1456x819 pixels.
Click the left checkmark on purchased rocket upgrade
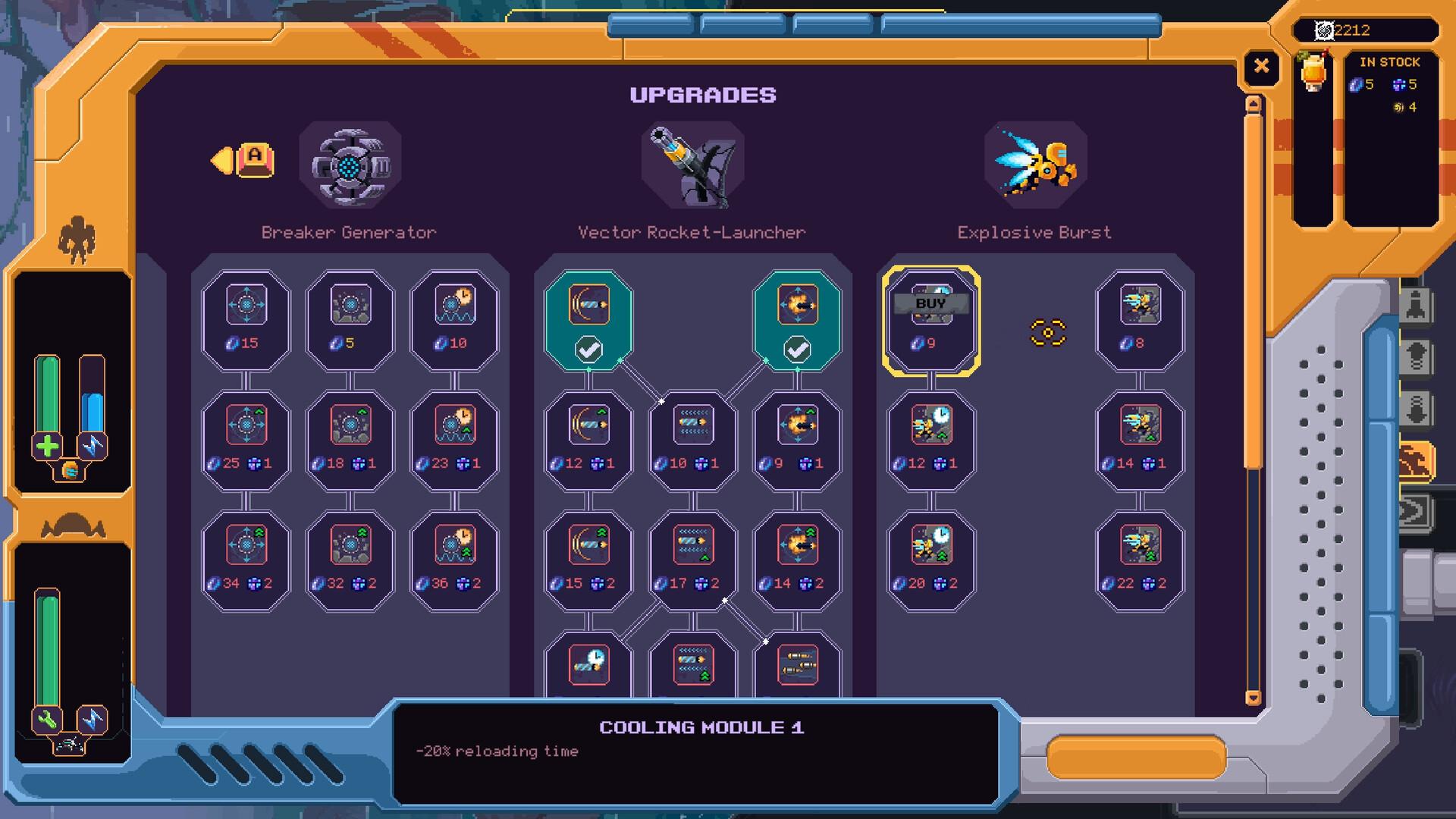tap(589, 350)
